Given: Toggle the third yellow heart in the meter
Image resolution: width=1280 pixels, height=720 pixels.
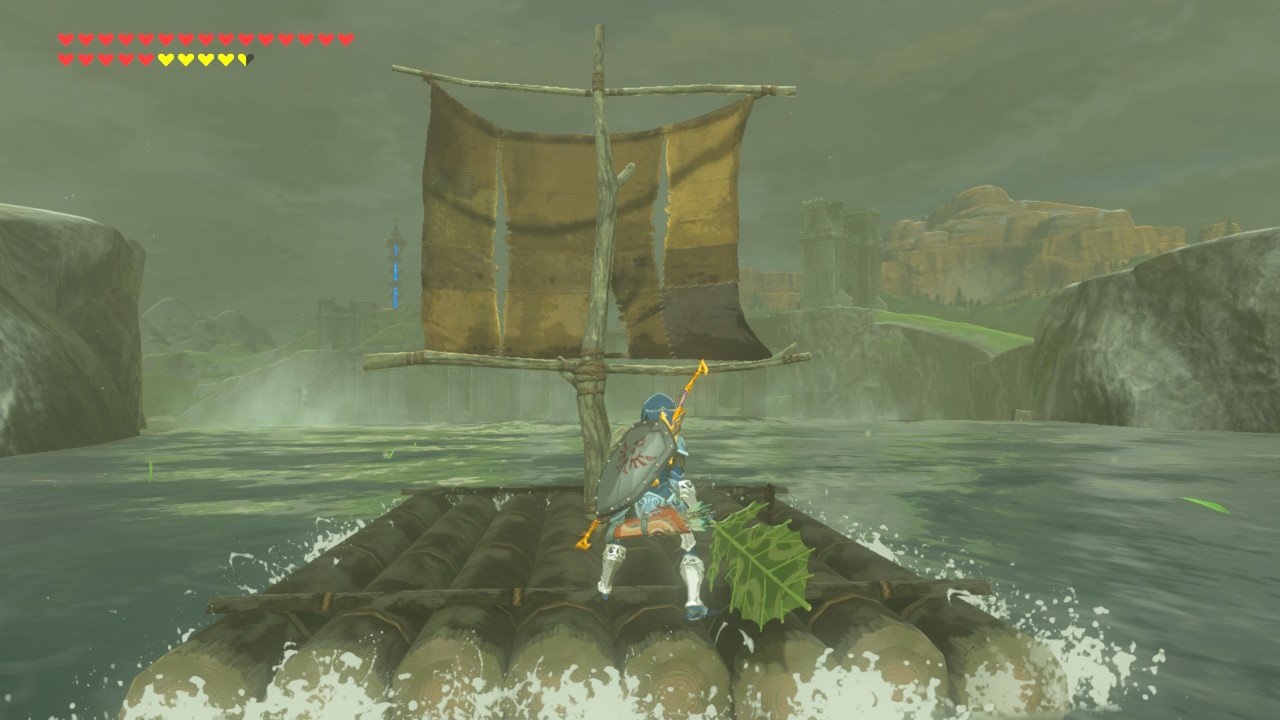Looking at the screenshot, I should point(205,57).
